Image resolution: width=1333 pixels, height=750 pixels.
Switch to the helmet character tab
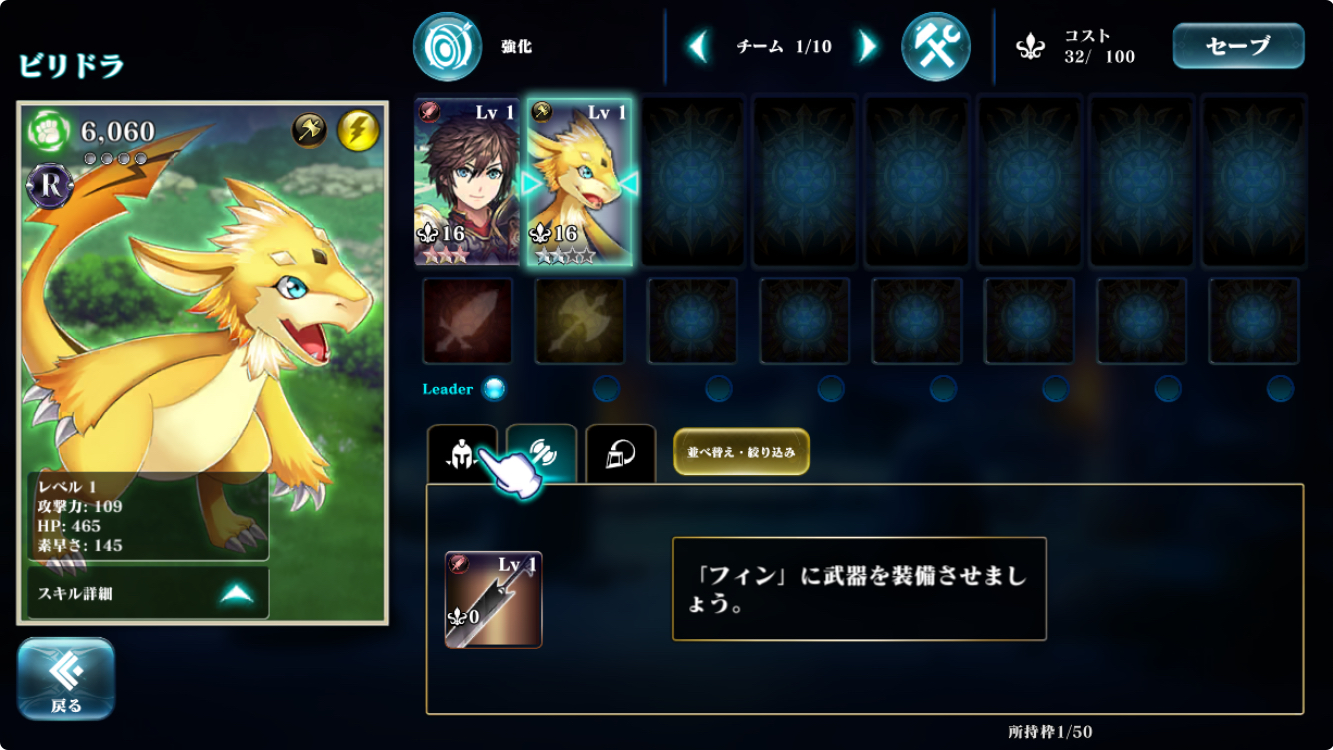click(461, 454)
